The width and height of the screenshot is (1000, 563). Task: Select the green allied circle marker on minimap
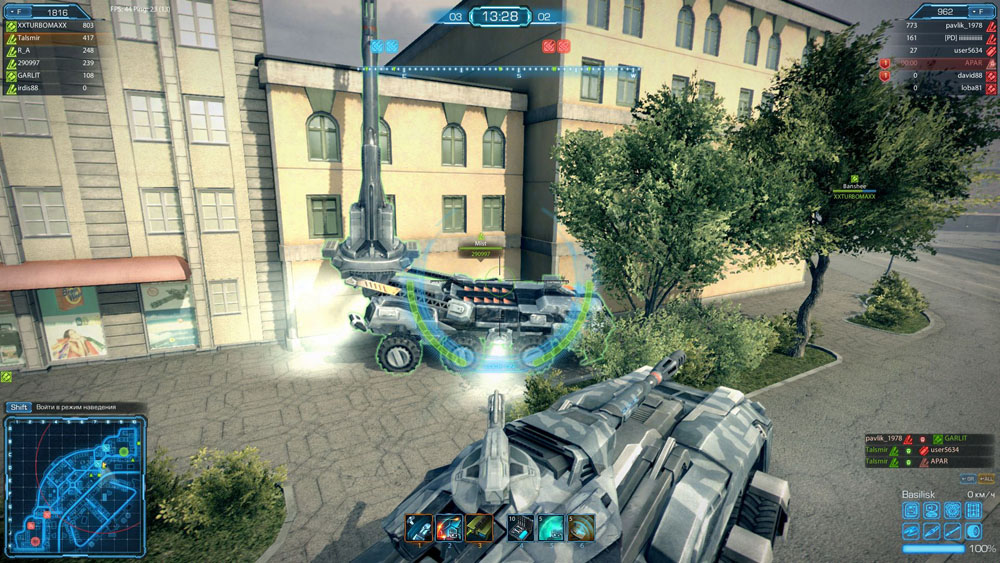124,452
